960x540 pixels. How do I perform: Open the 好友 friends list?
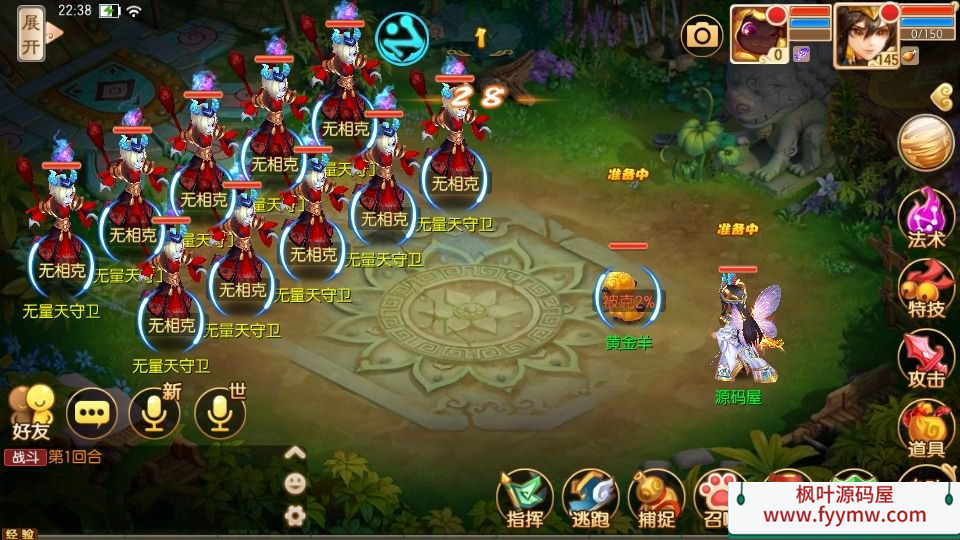coord(30,412)
